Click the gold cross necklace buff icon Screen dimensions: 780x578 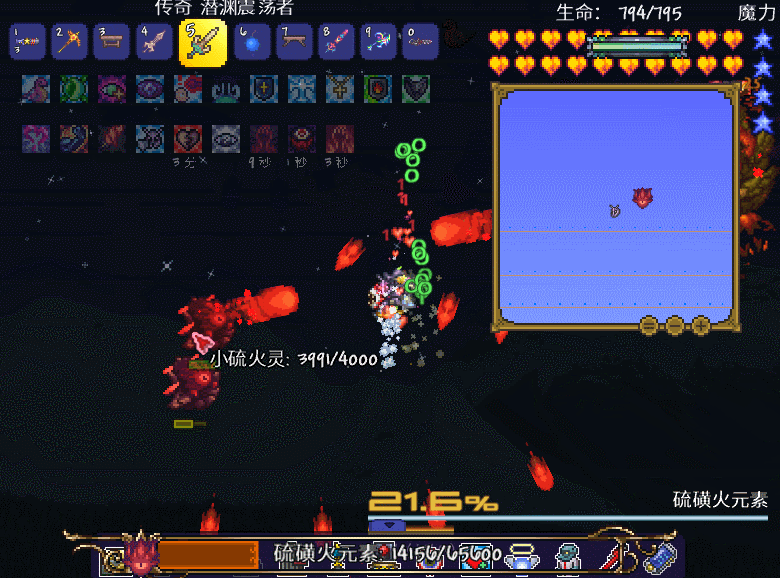click(x=340, y=89)
